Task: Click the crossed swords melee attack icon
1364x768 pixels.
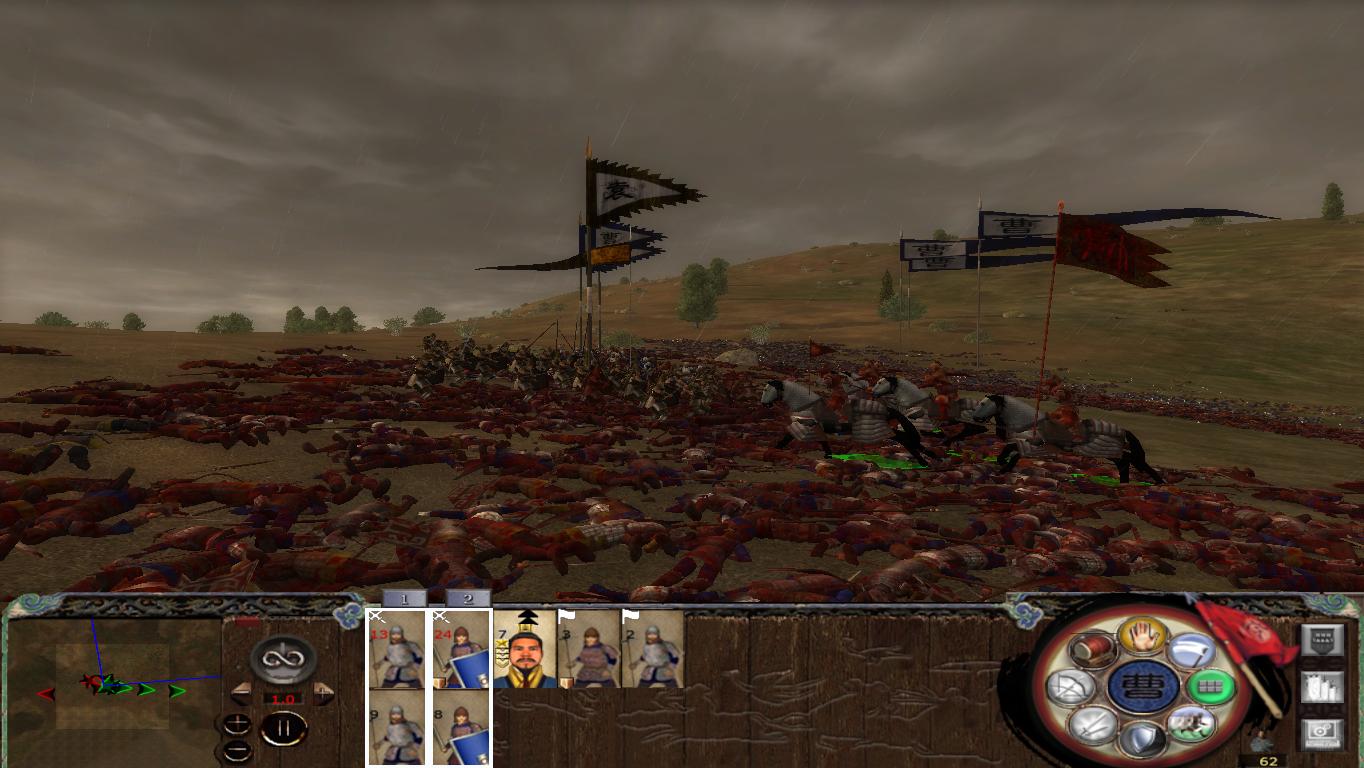Action: point(1095,726)
